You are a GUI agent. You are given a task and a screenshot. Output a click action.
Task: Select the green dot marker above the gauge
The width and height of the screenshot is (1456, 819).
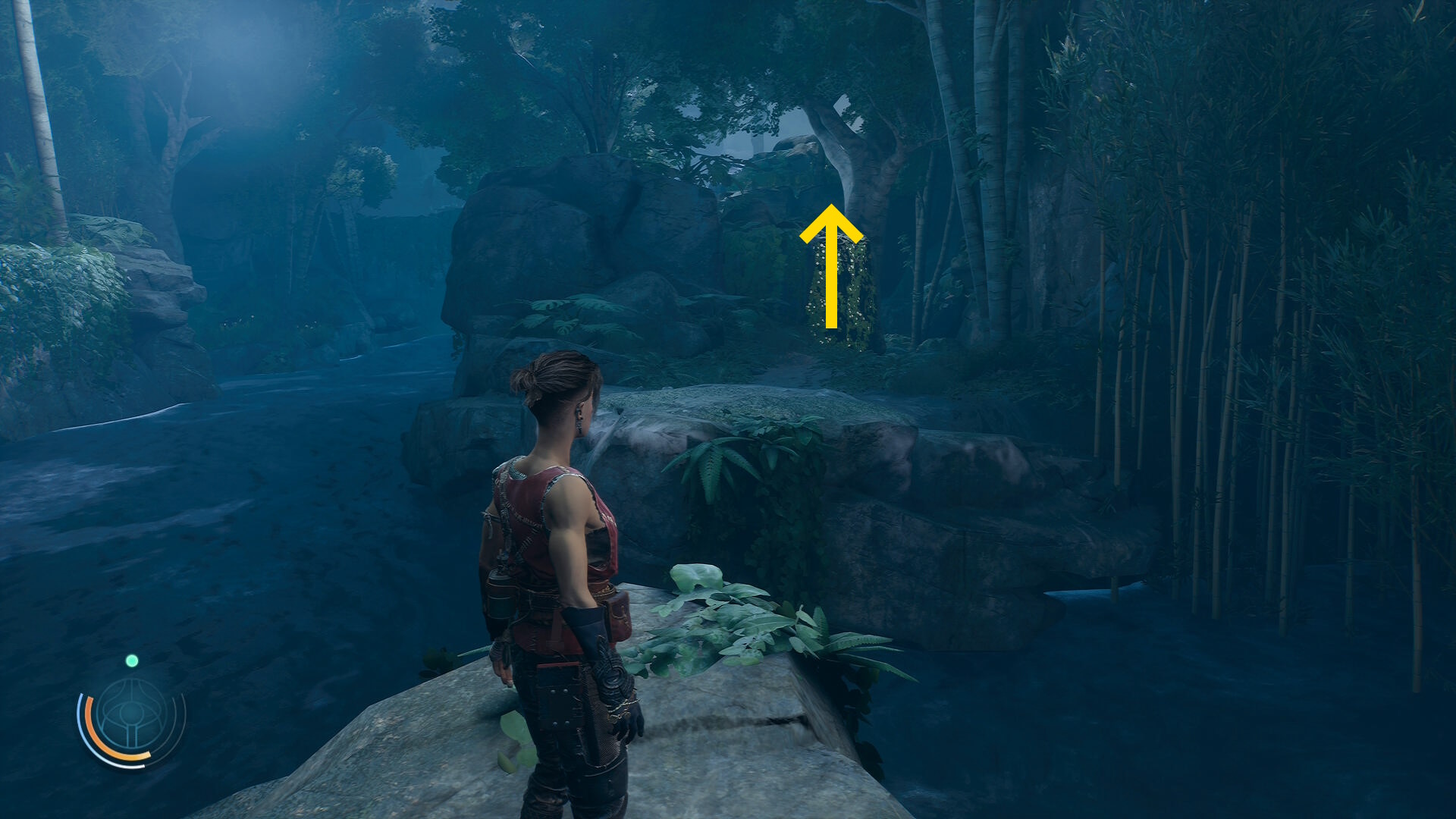click(132, 661)
